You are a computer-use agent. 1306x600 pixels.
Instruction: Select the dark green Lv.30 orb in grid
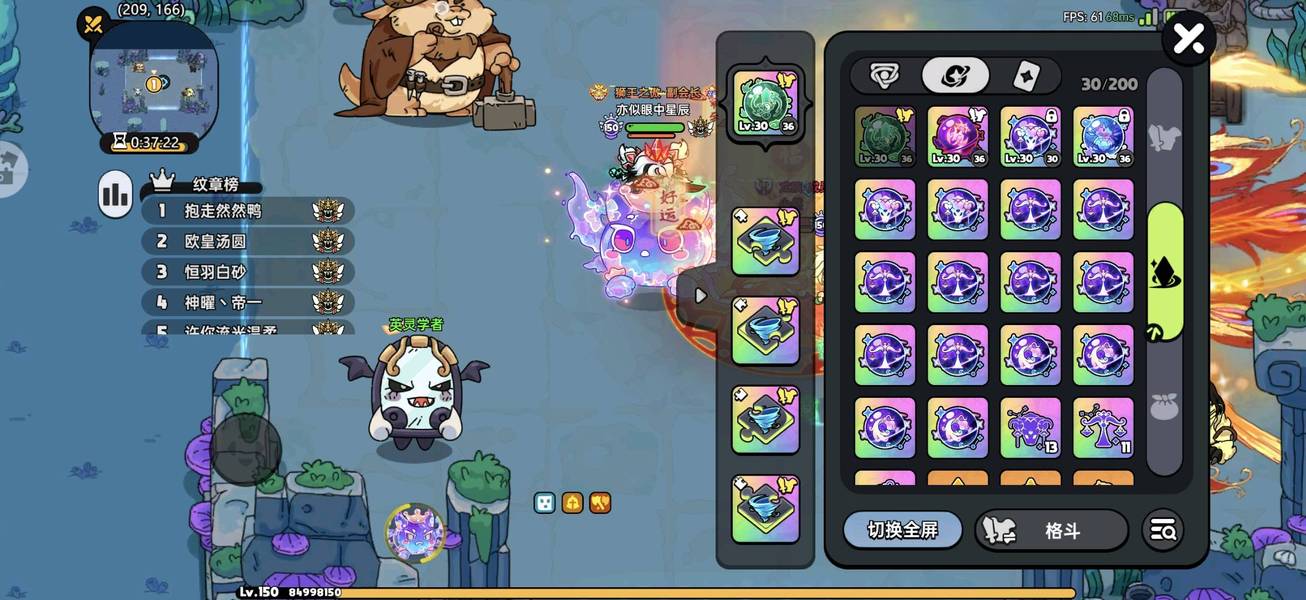click(x=885, y=137)
